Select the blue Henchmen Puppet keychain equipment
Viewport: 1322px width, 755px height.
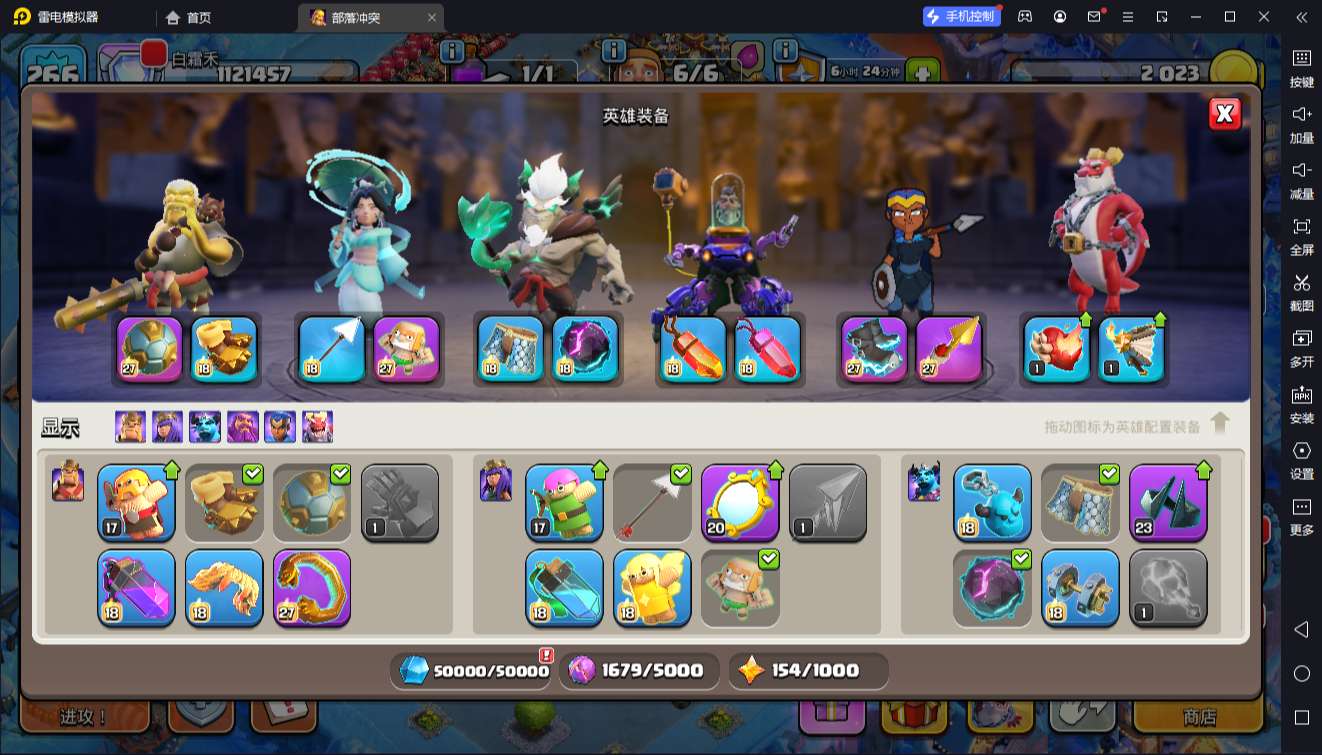tap(992, 502)
